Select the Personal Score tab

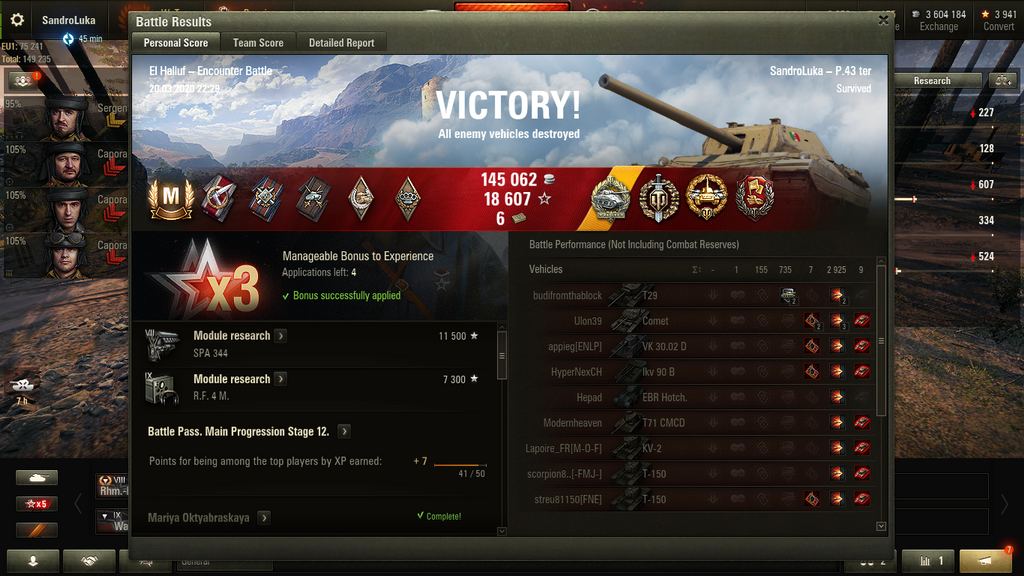176,43
